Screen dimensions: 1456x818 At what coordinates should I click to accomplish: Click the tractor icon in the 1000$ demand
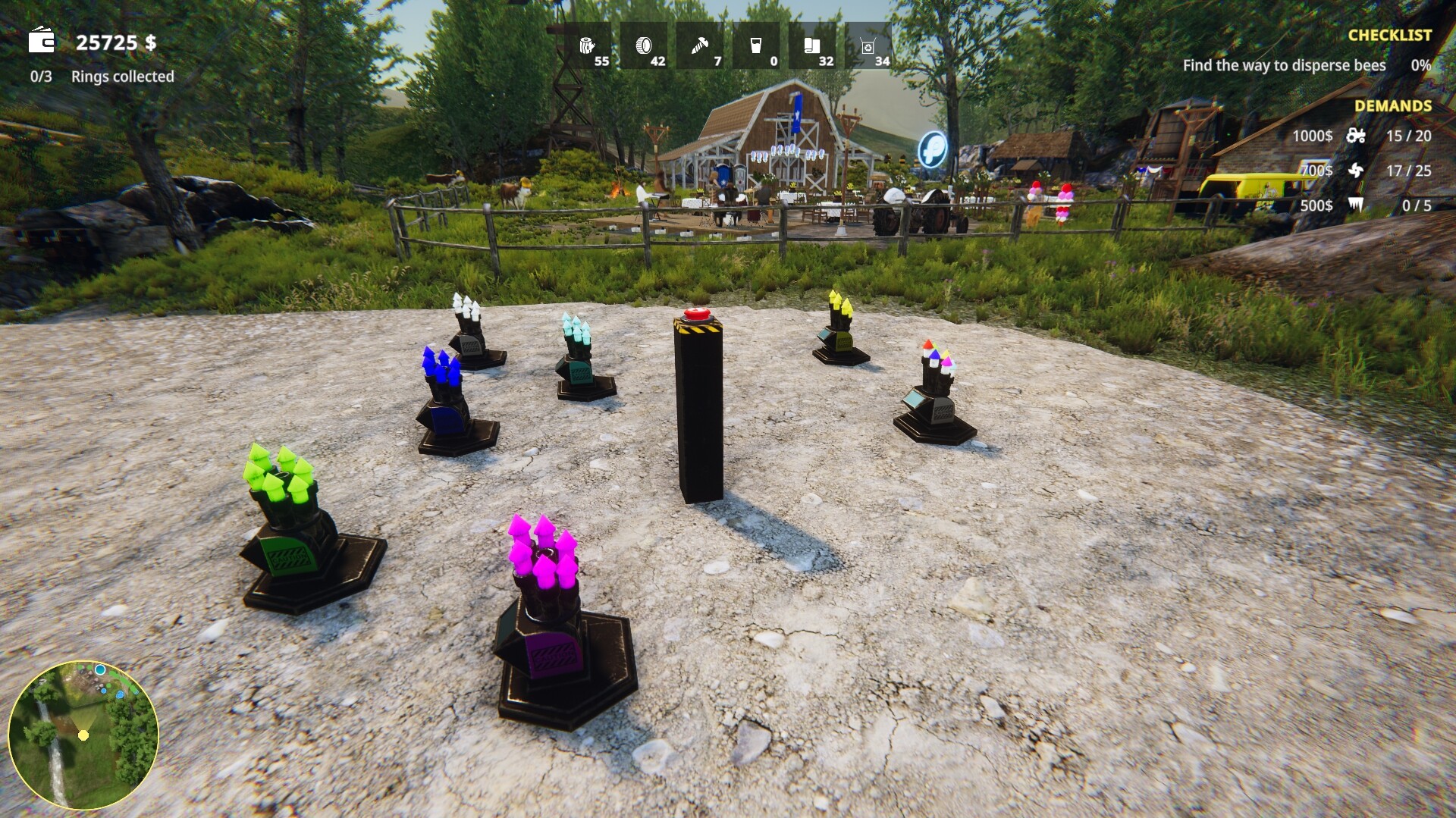[x=1357, y=136]
